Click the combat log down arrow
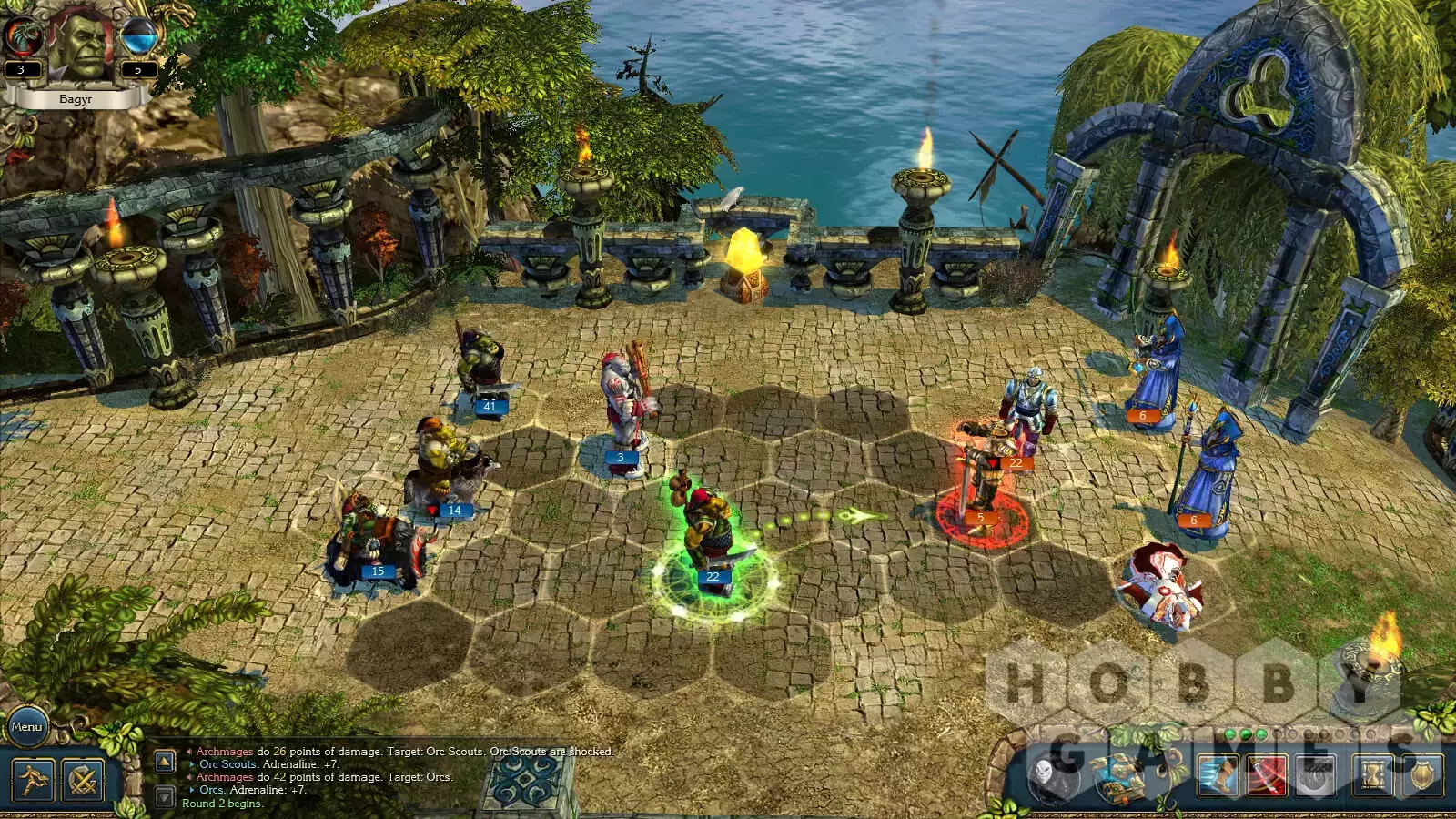Viewport: 1456px width, 819px height. pos(165,797)
